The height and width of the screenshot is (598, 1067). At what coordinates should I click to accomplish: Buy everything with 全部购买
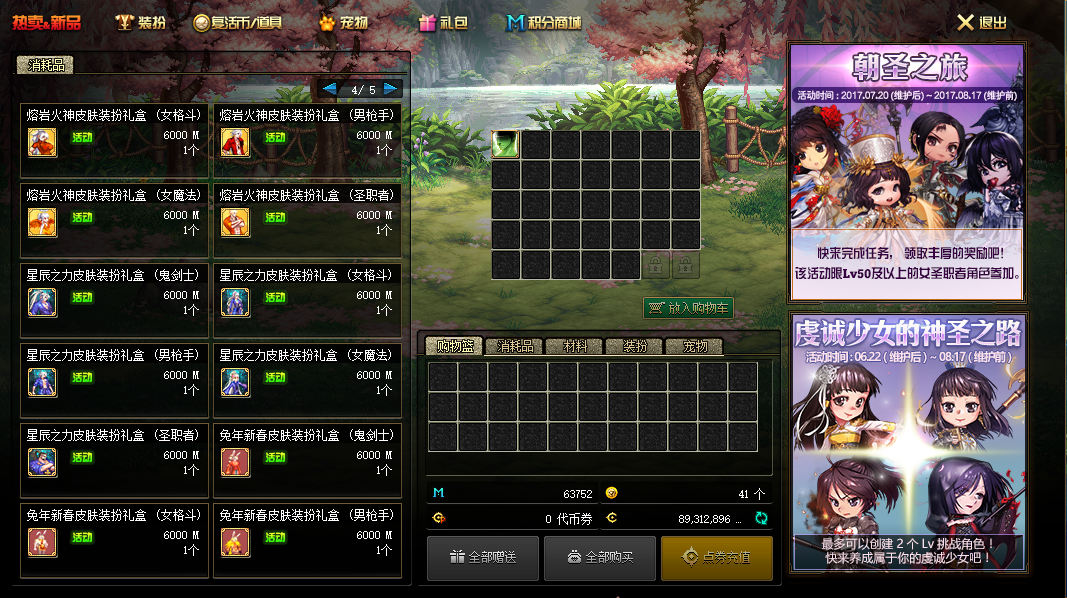600,558
